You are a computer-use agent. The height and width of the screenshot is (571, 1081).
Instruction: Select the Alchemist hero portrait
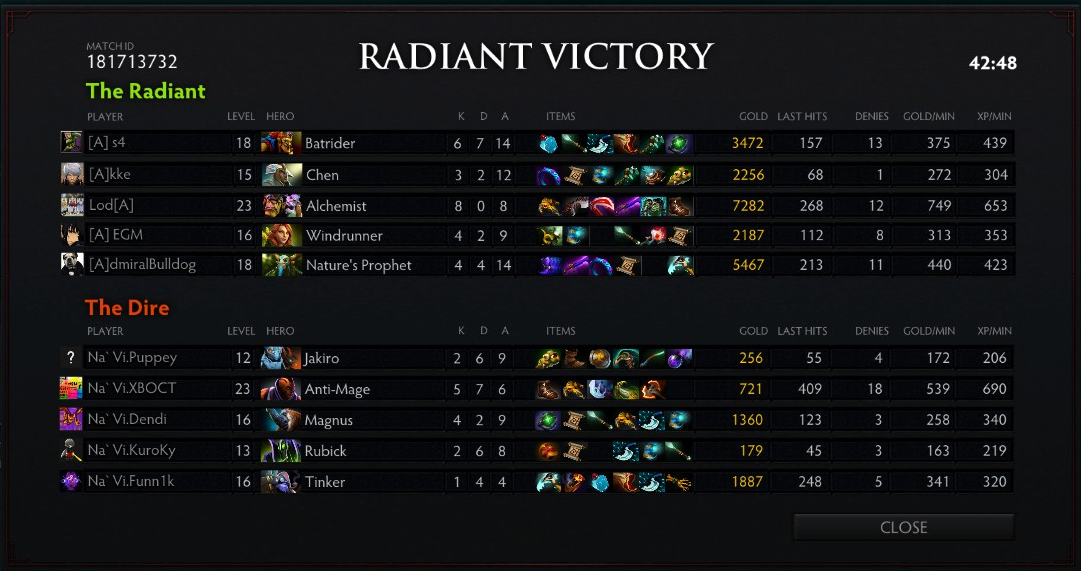[x=281, y=206]
